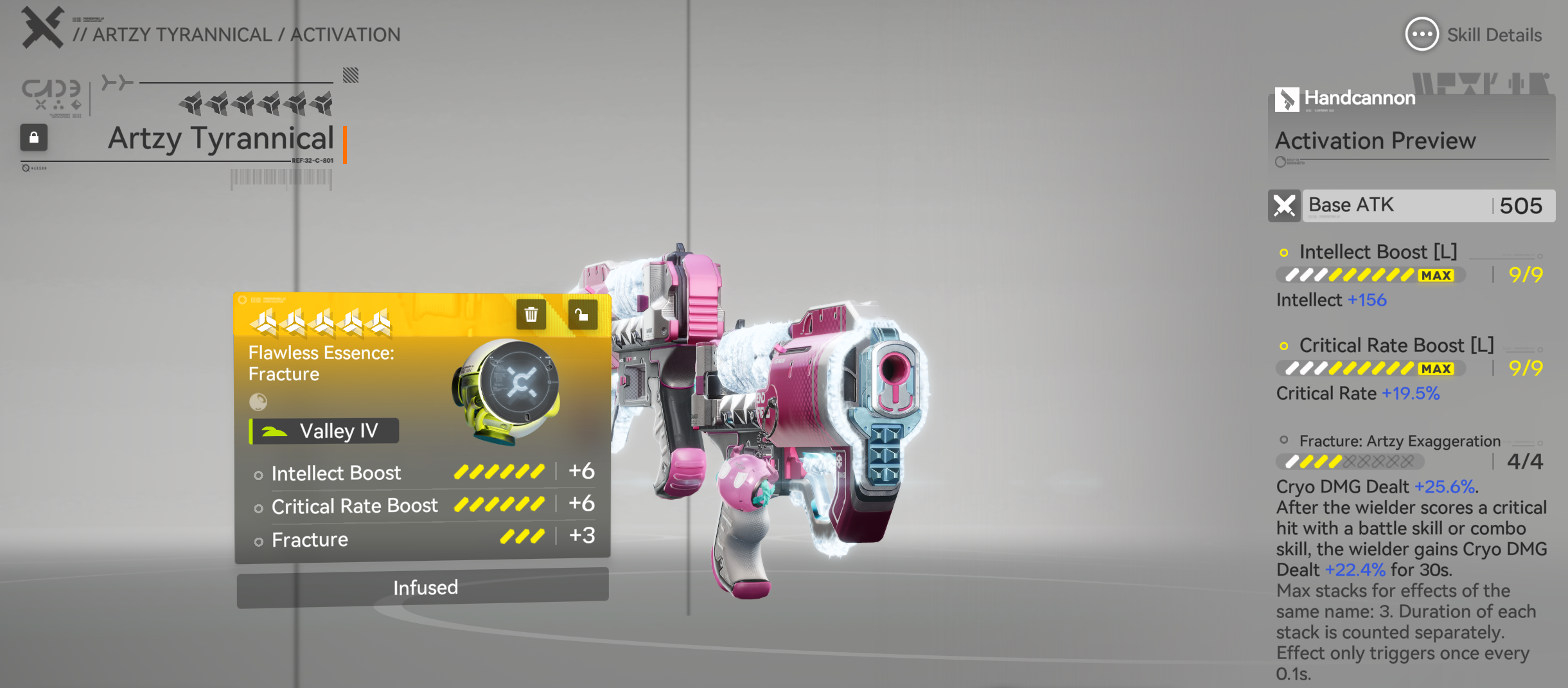Unlock the Flawless Essence via padlock icon
Image resolution: width=1568 pixels, height=688 pixels.
pos(582,314)
